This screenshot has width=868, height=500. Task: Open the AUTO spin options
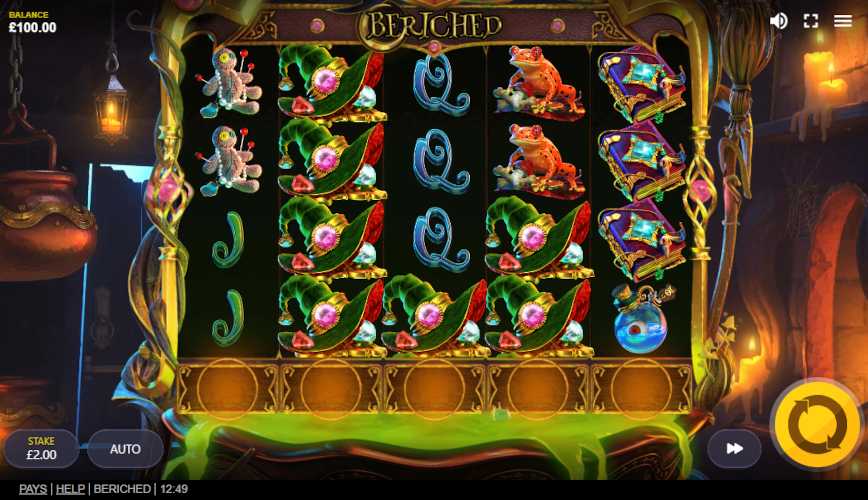[x=125, y=449]
